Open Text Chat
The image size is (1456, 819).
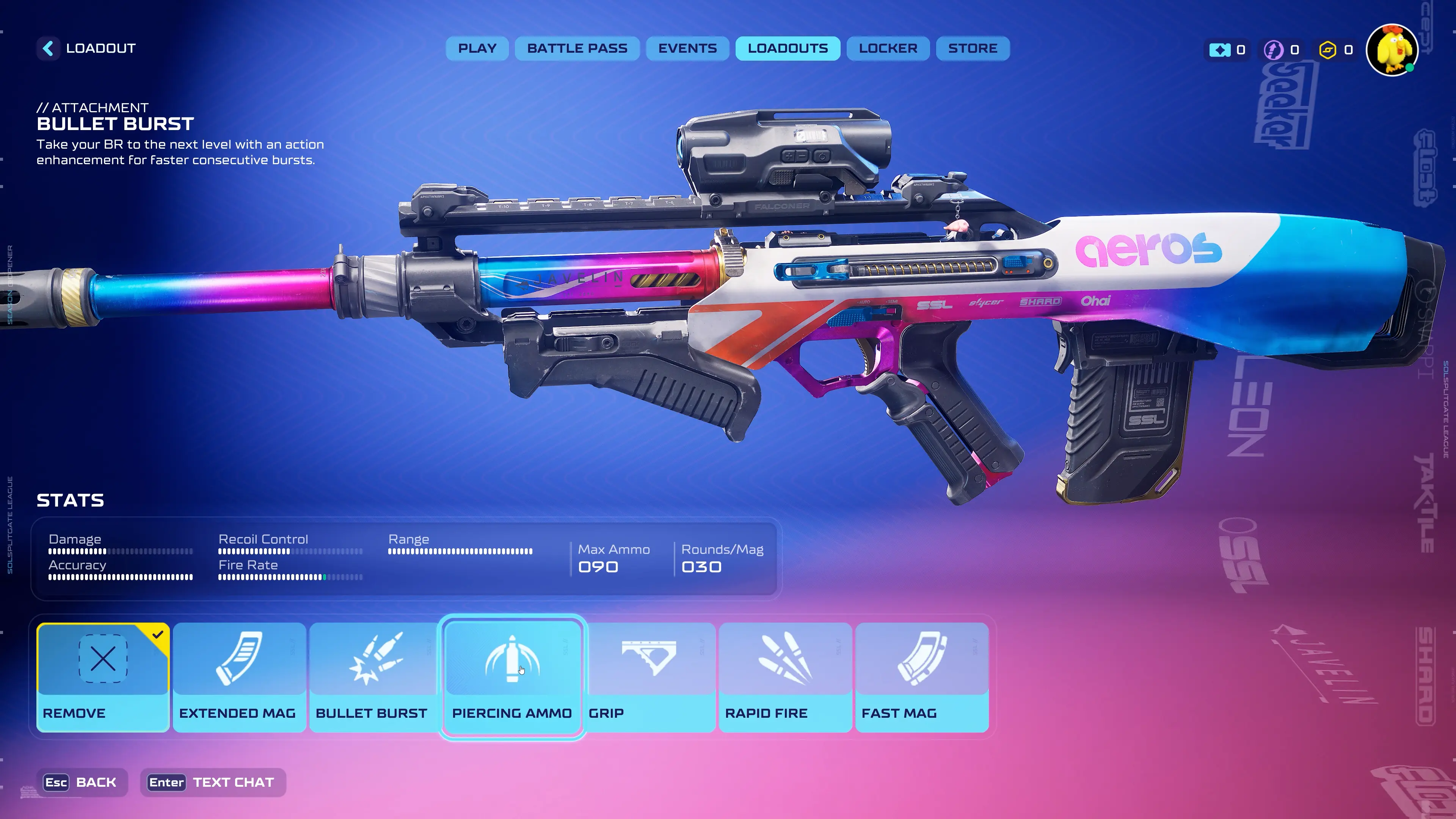click(x=212, y=782)
